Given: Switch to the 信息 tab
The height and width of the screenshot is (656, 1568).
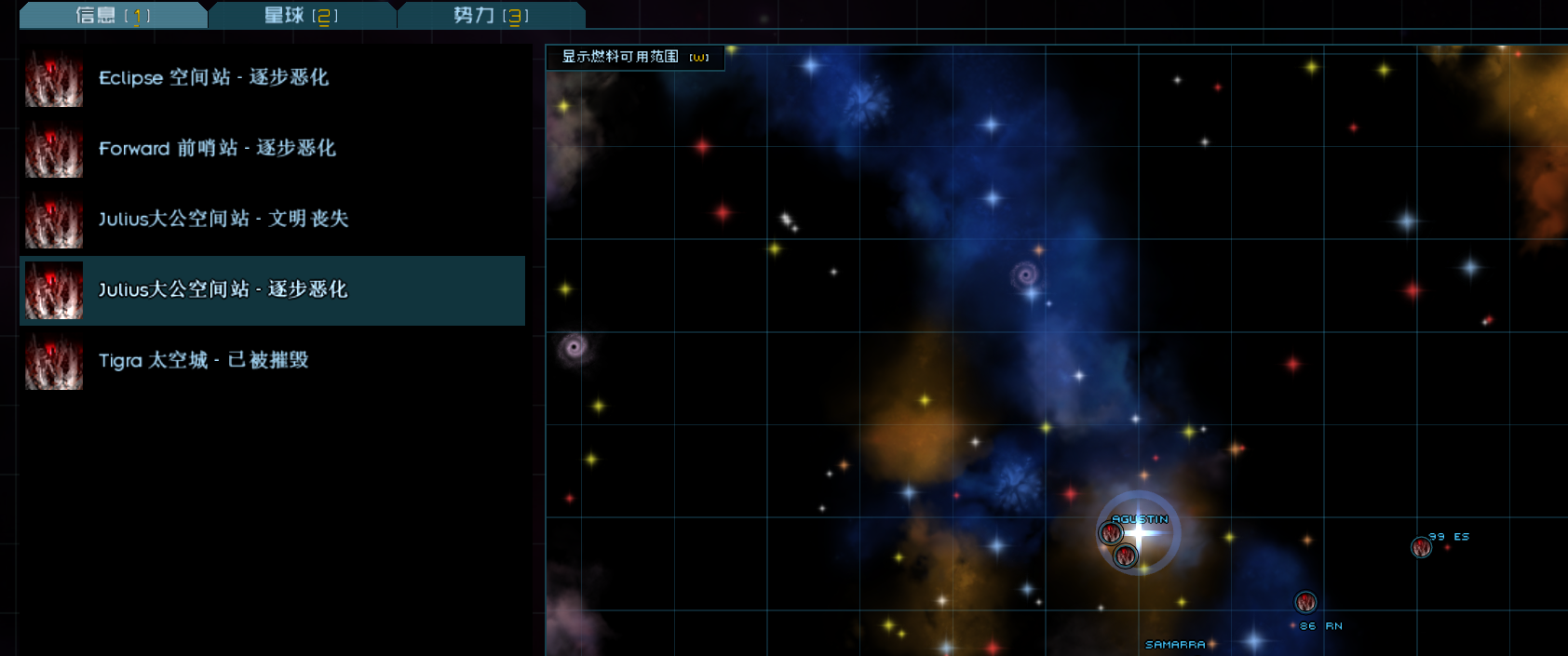Looking at the screenshot, I should coord(113,15).
